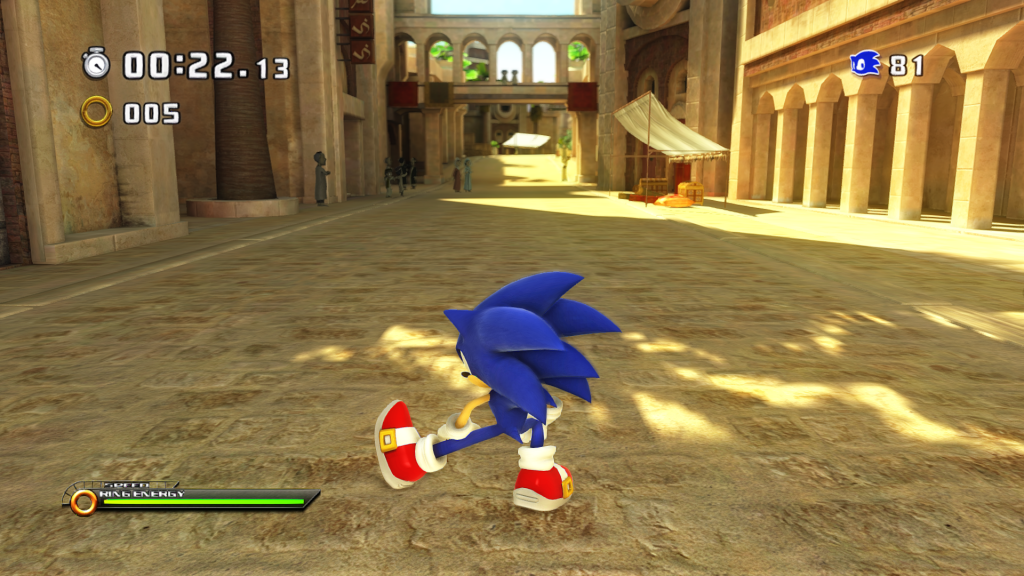Click the Sonic head lives icon

click(865, 64)
